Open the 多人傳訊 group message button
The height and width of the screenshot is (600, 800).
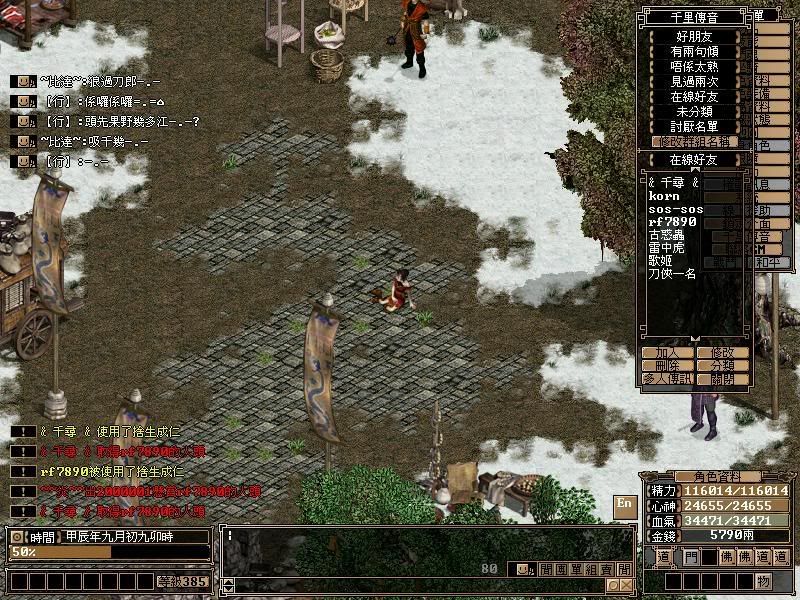pyautogui.click(x=667, y=380)
